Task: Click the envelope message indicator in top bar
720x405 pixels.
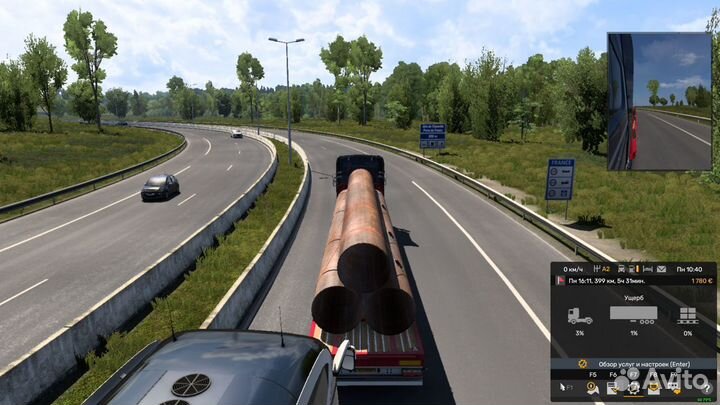Action: (x=662, y=268)
